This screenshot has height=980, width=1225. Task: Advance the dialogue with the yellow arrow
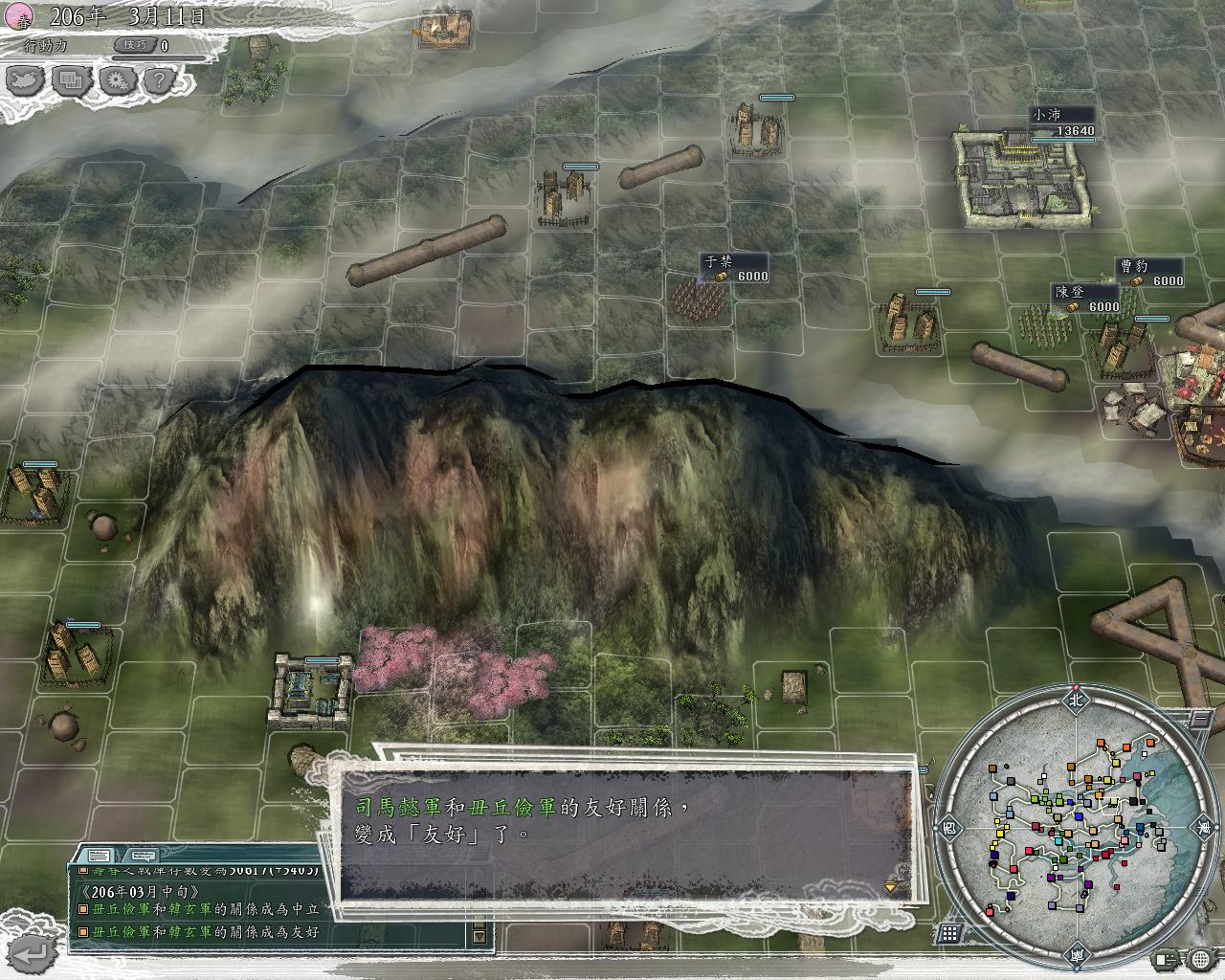tap(891, 887)
